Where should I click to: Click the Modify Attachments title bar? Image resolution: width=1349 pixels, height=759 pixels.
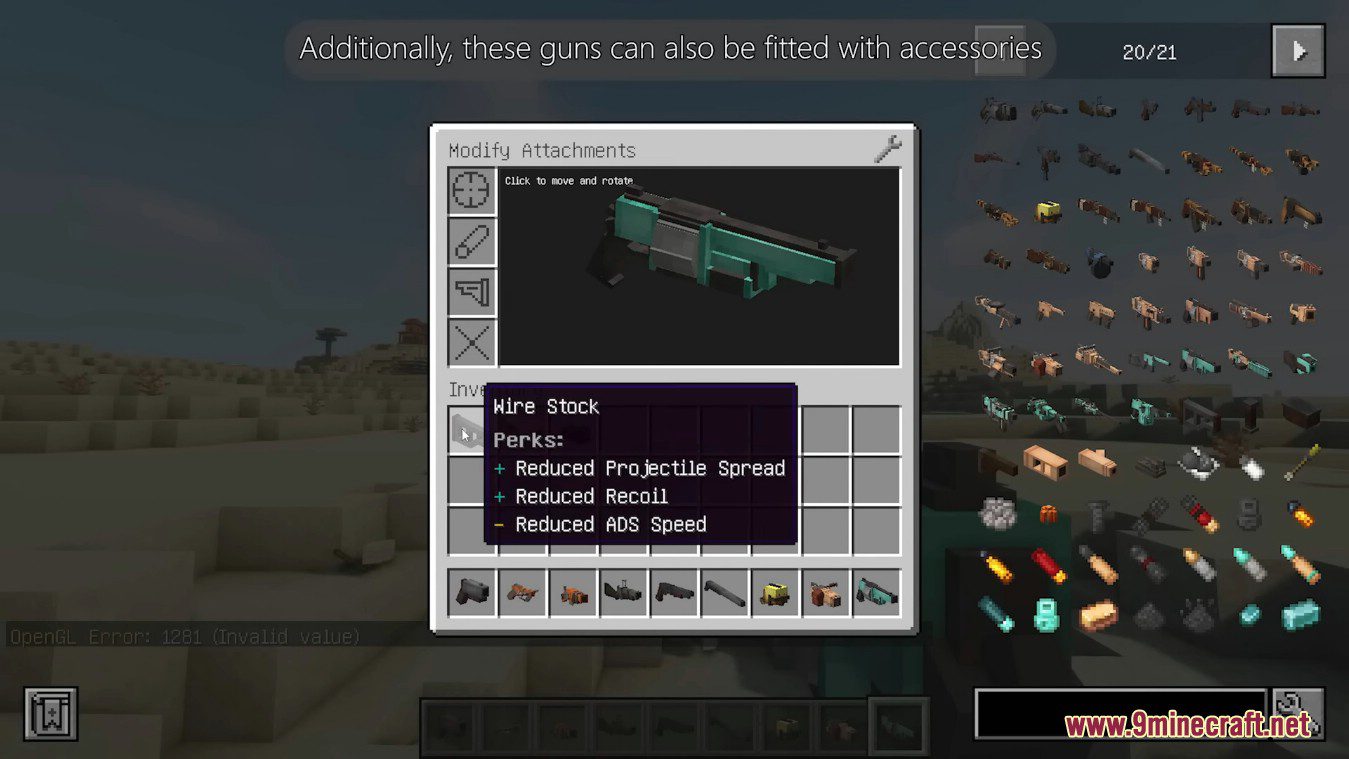coord(543,150)
